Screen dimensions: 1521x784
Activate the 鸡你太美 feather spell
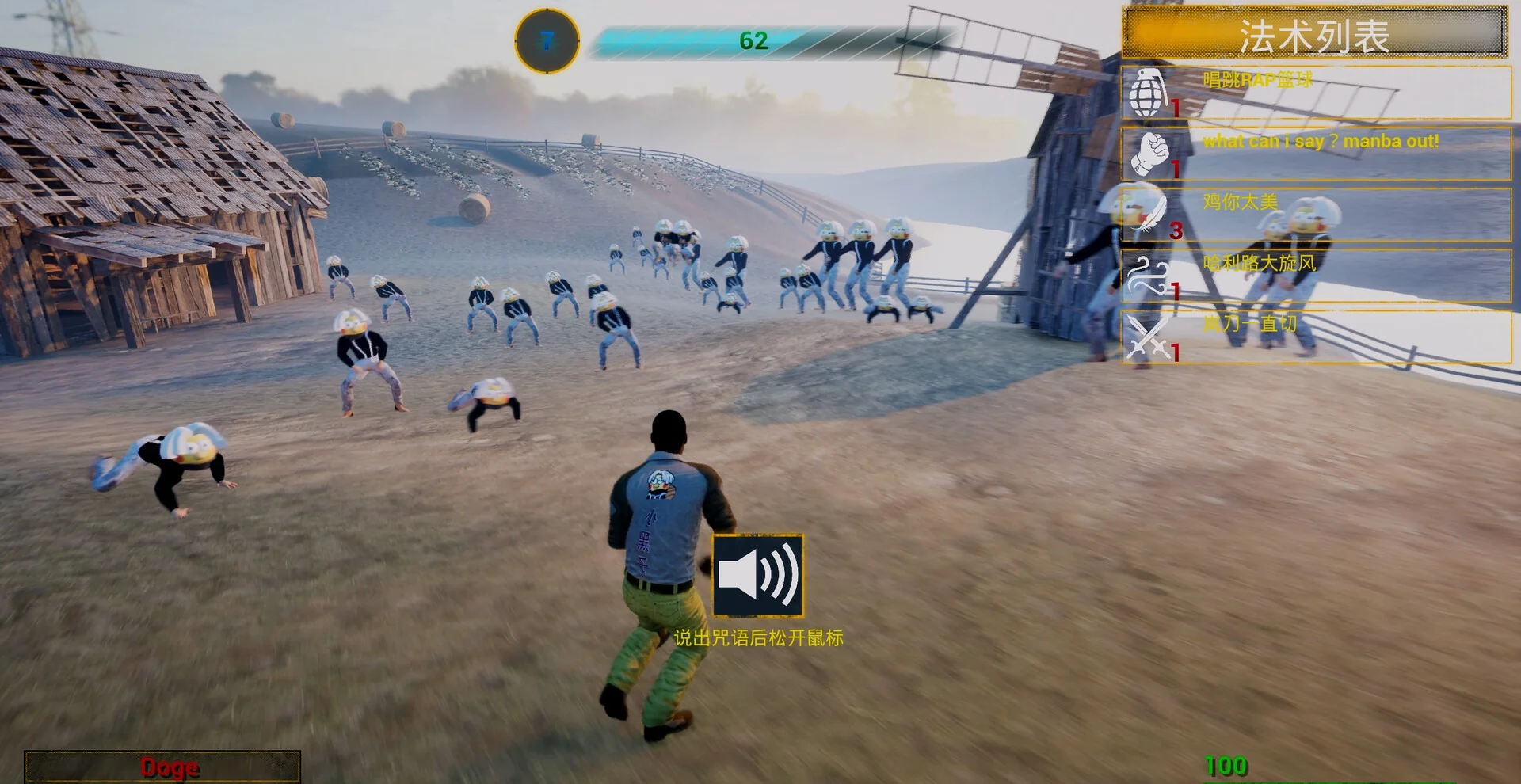coord(1315,215)
